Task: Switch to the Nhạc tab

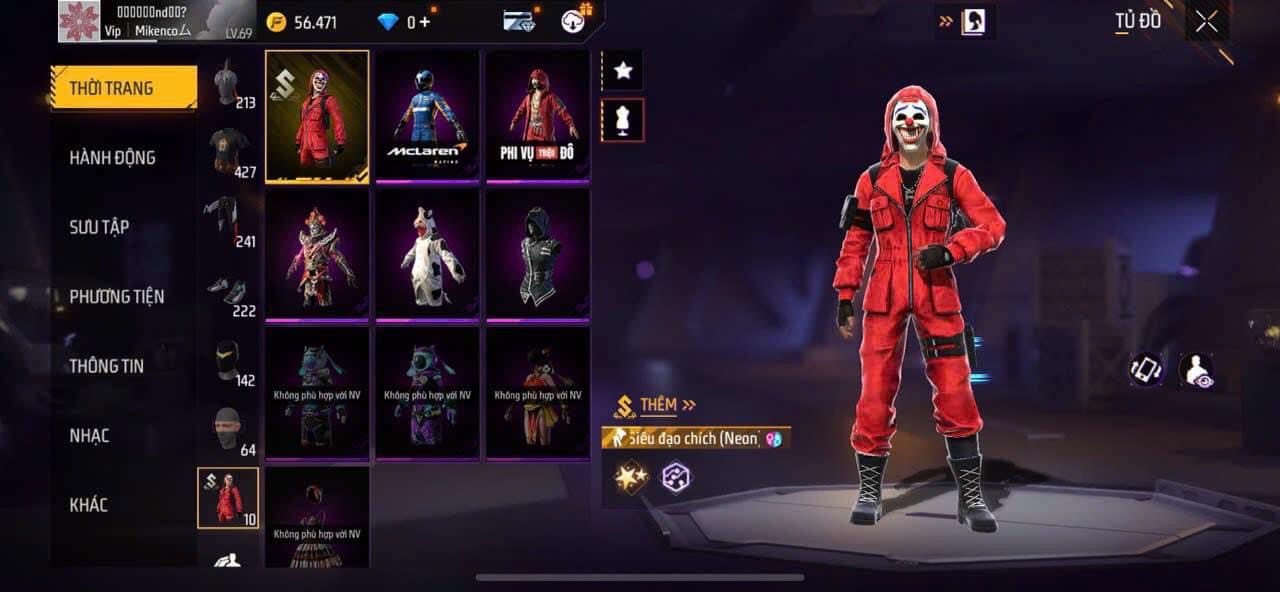Action: [89, 435]
